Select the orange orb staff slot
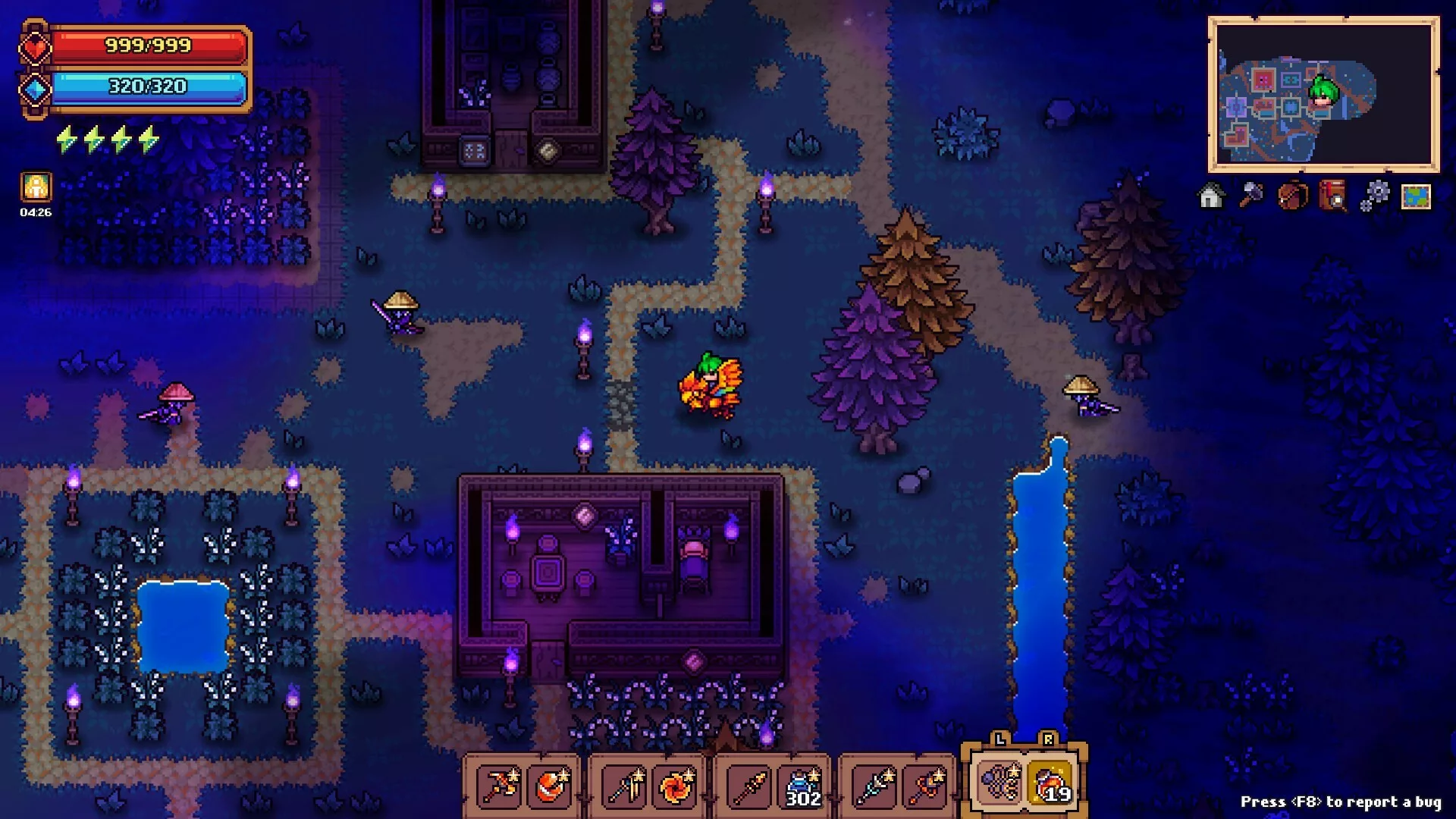Screen dimensions: 1456x819 pyautogui.click(x=926, y=786)
